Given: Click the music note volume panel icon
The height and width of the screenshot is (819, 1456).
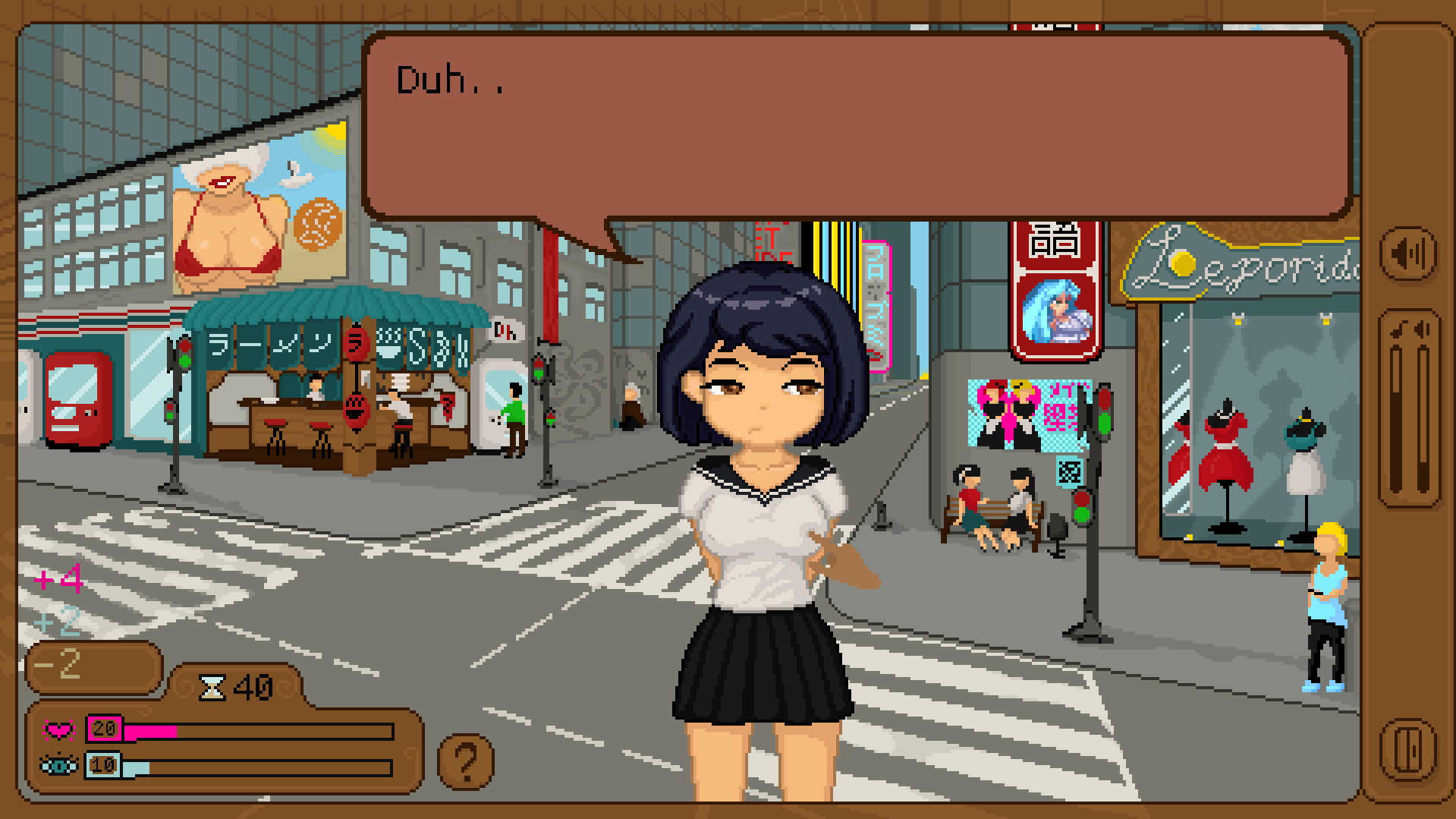Looking at the screenshot, I should coord(1398,329).
